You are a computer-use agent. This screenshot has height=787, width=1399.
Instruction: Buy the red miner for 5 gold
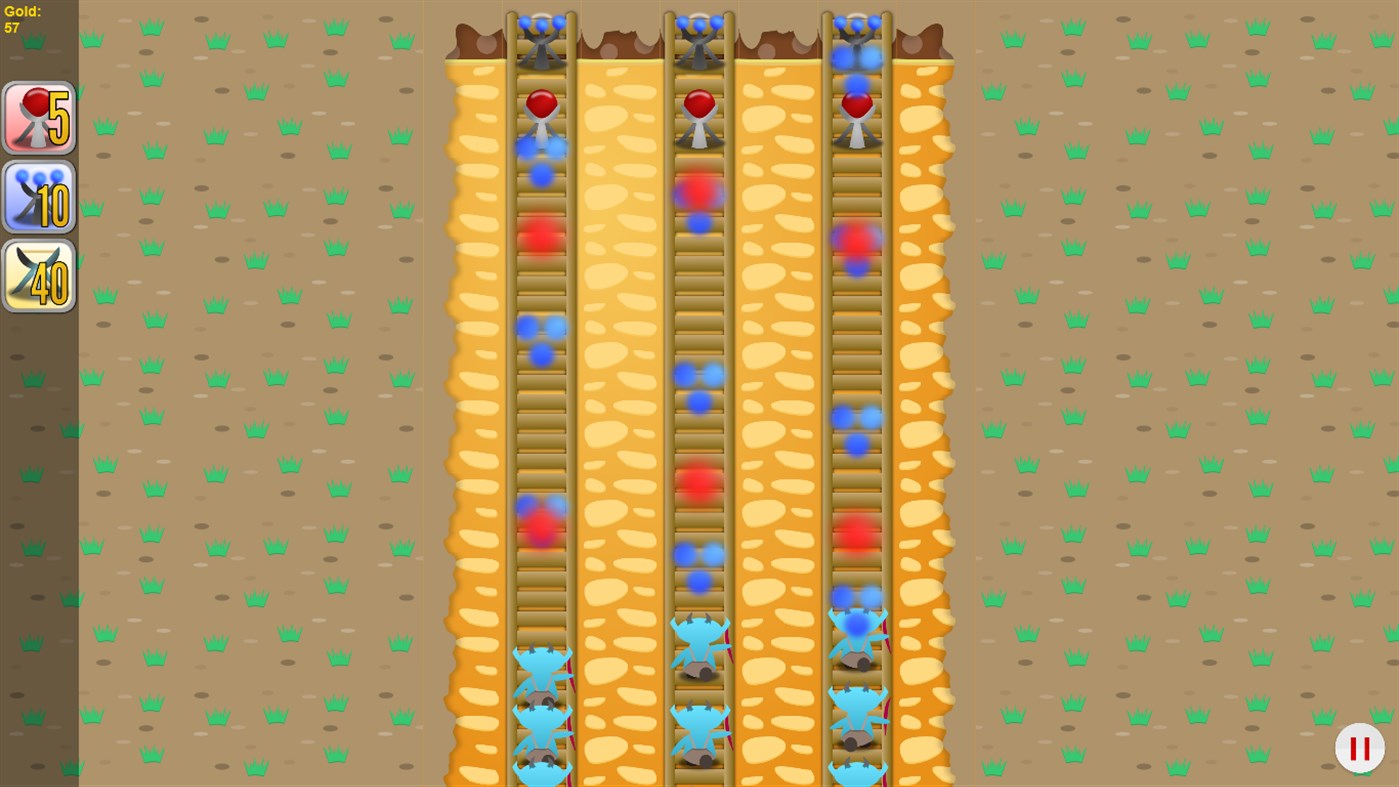[38, 117]
